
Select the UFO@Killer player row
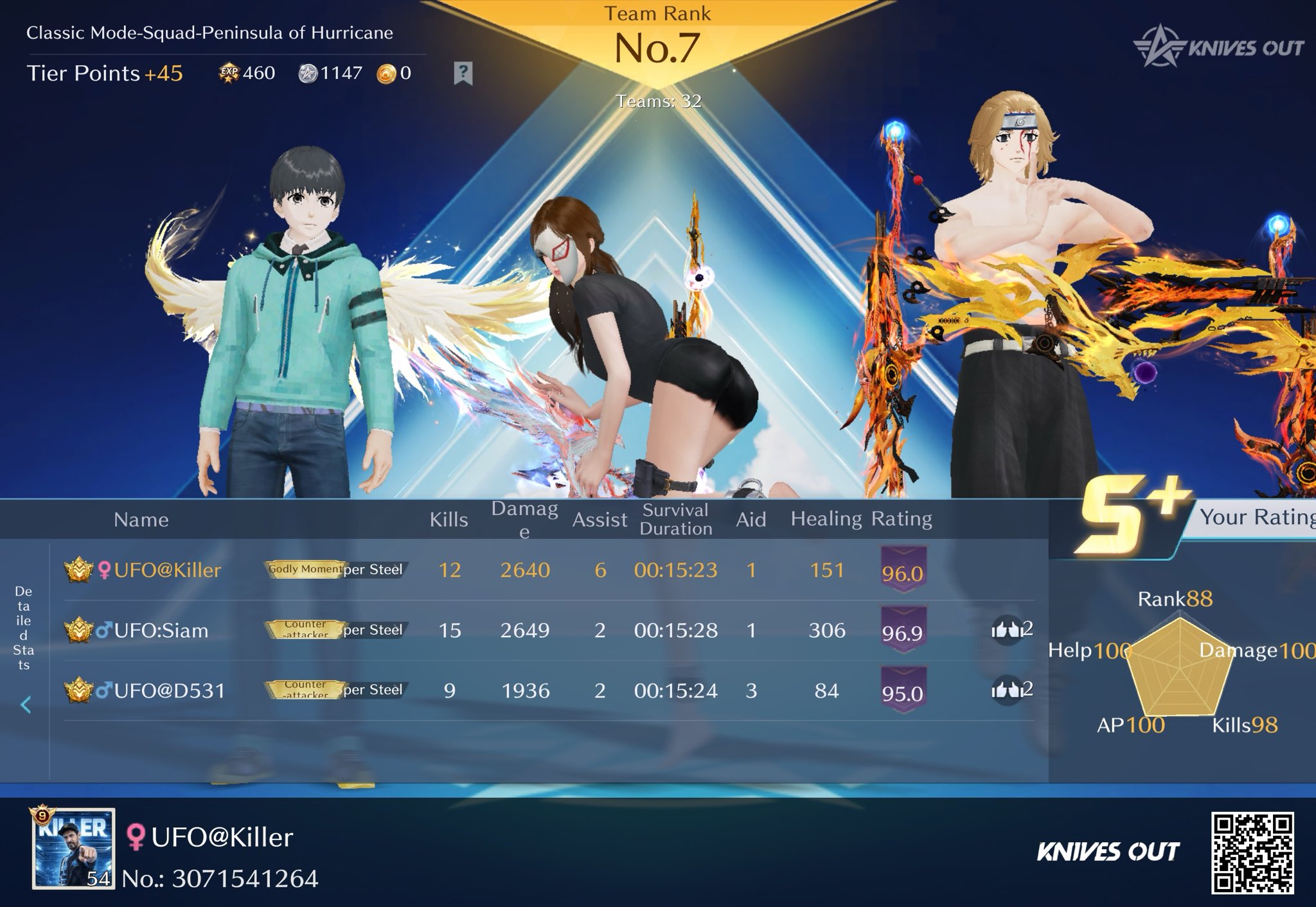(x=167, y=570)
